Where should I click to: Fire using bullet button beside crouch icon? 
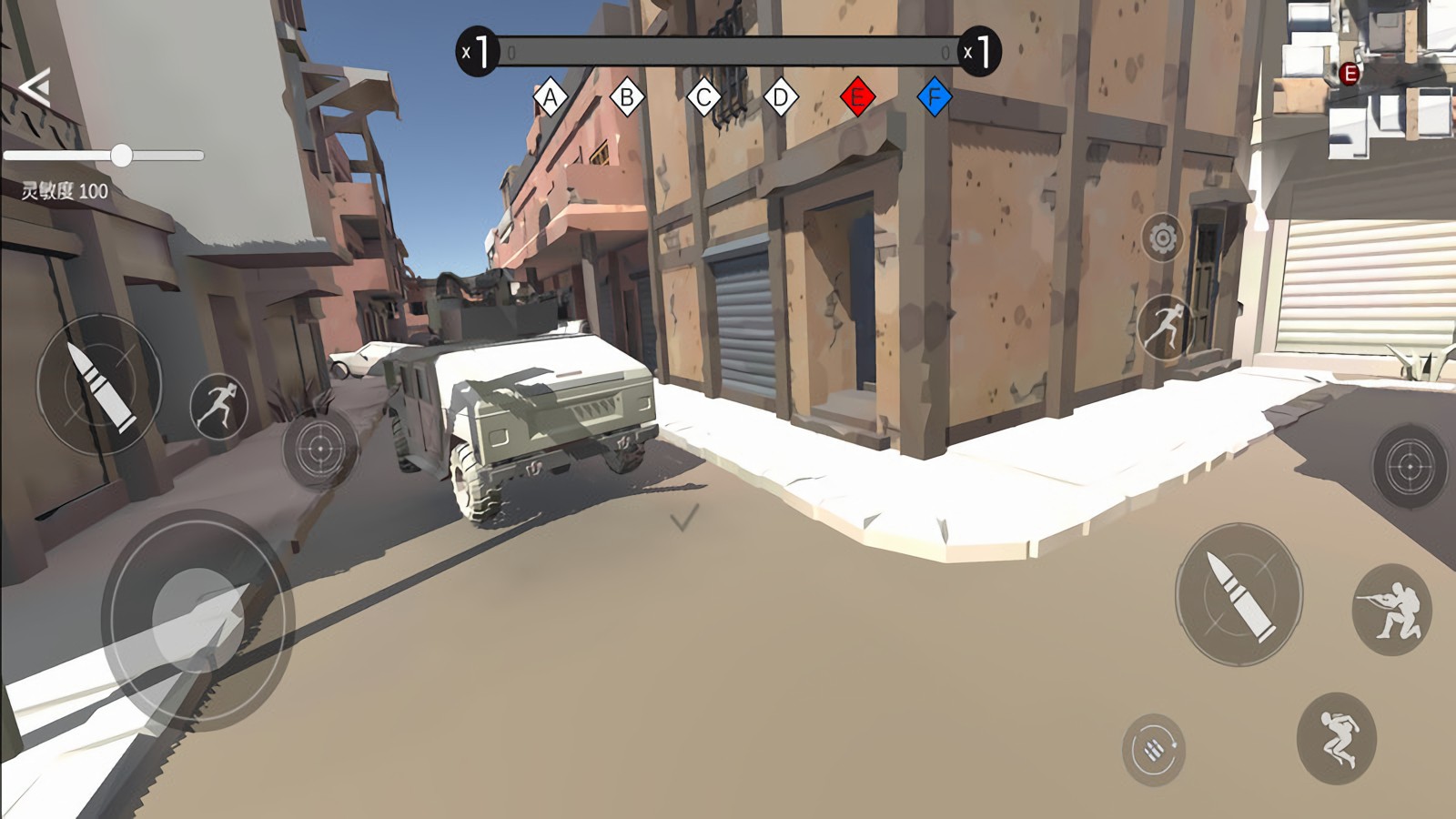(x=1239, y=594)
